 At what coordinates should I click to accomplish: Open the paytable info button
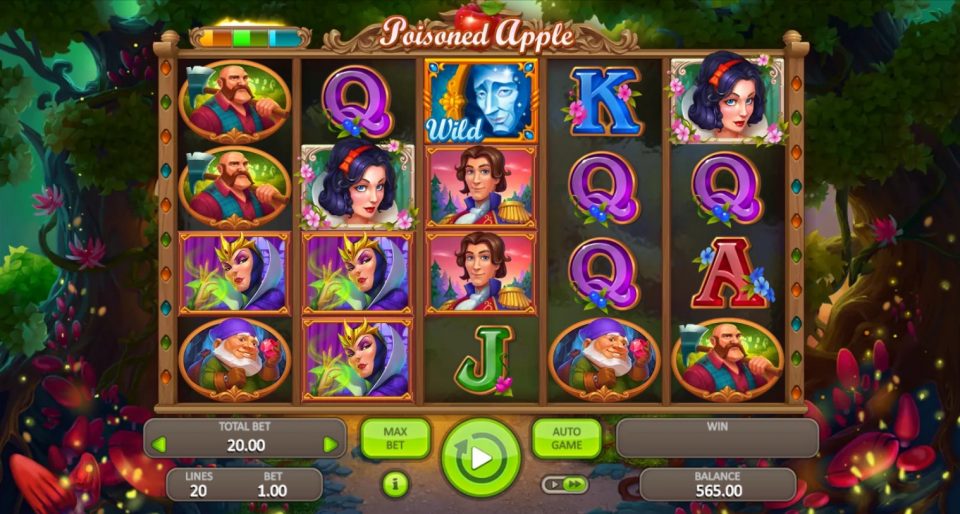pyautogui.click(x=395, y=485)
